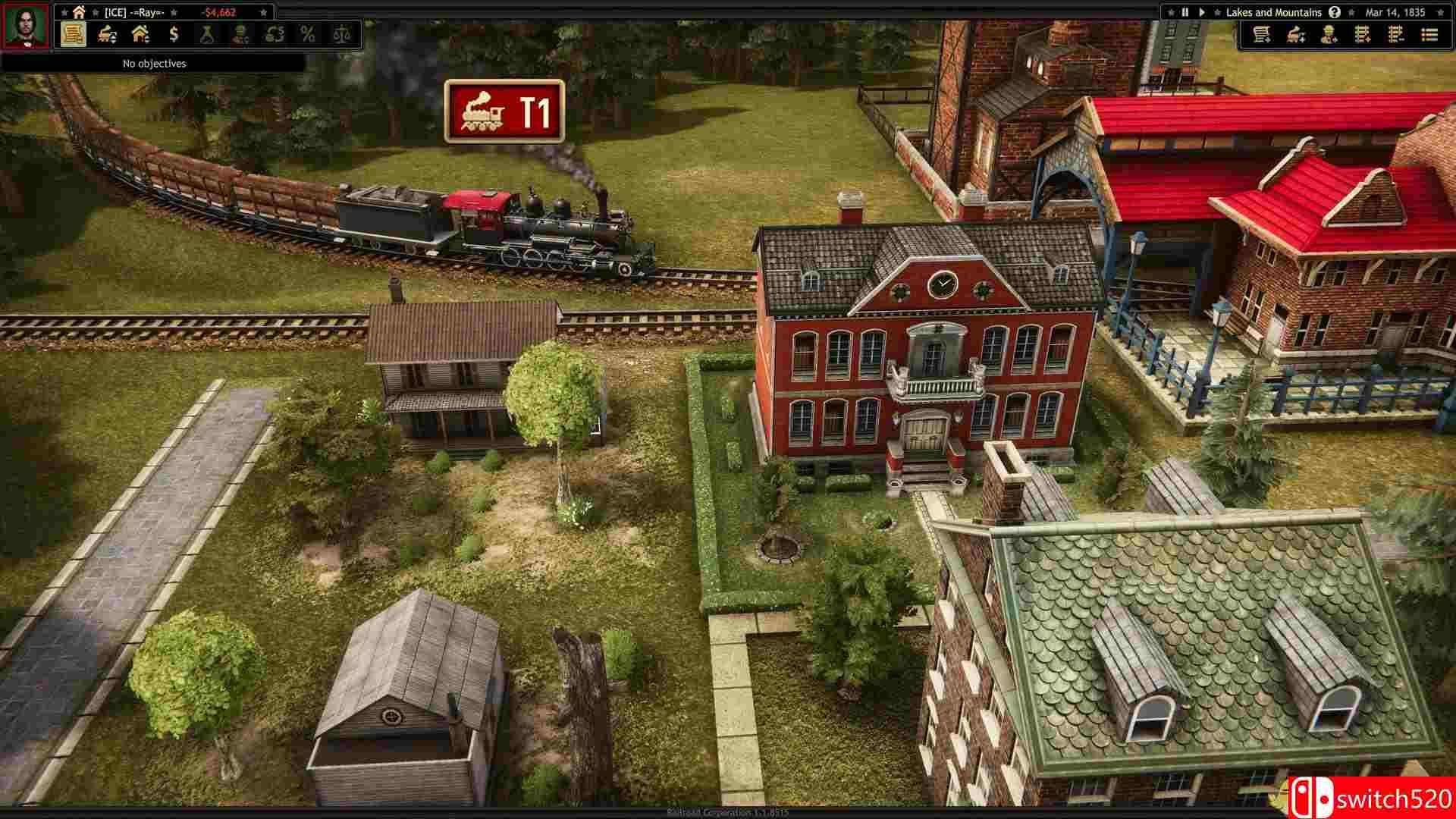Lay new railroad track
1456x819 pixels.
[x=1363, y=36]
